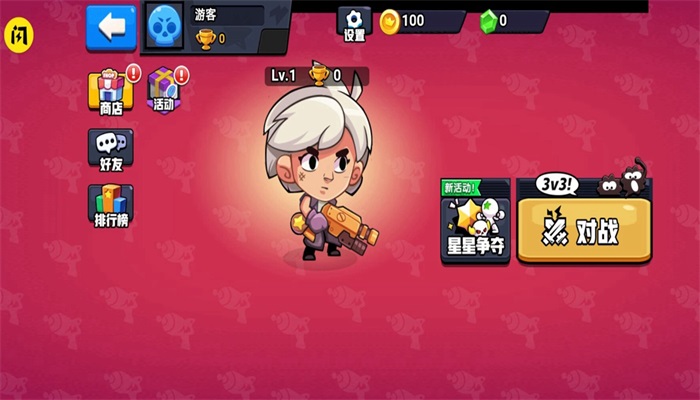700x400 pixels.
Task: Select the 星星争夺 game mode
Action: pos(475,226)
